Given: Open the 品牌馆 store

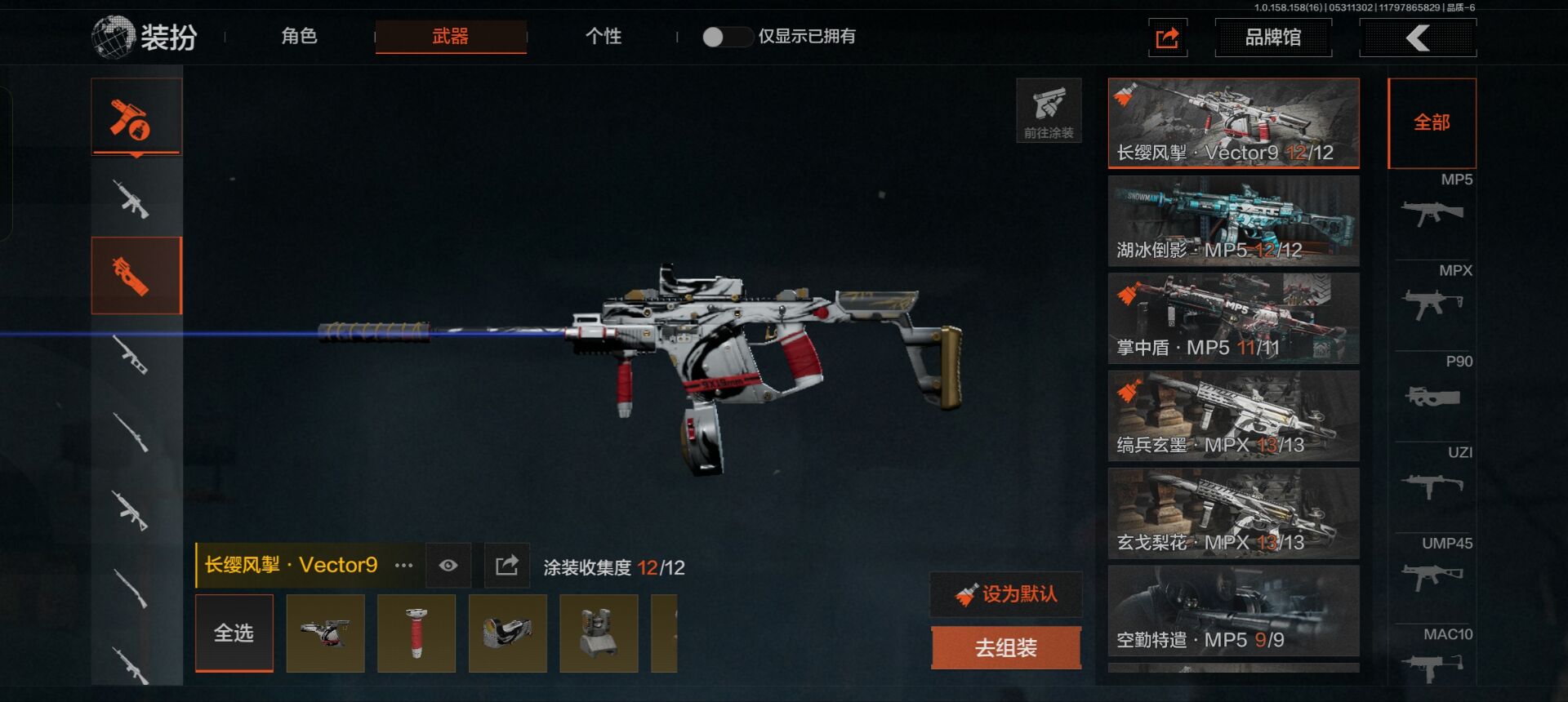Looking at the screenshot, I should [x=1272, y=38].
